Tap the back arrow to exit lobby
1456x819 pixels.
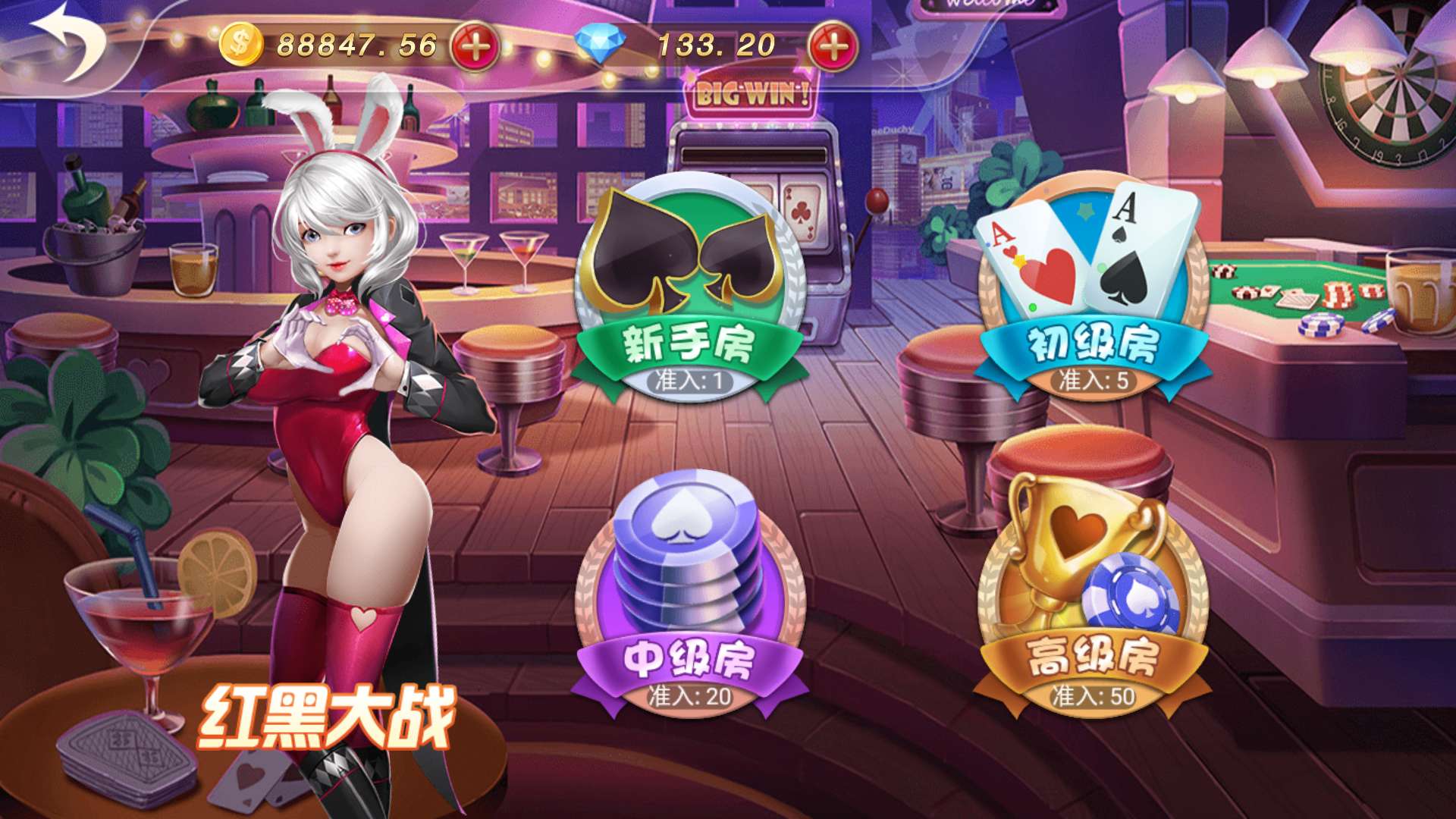click(68, 42)
